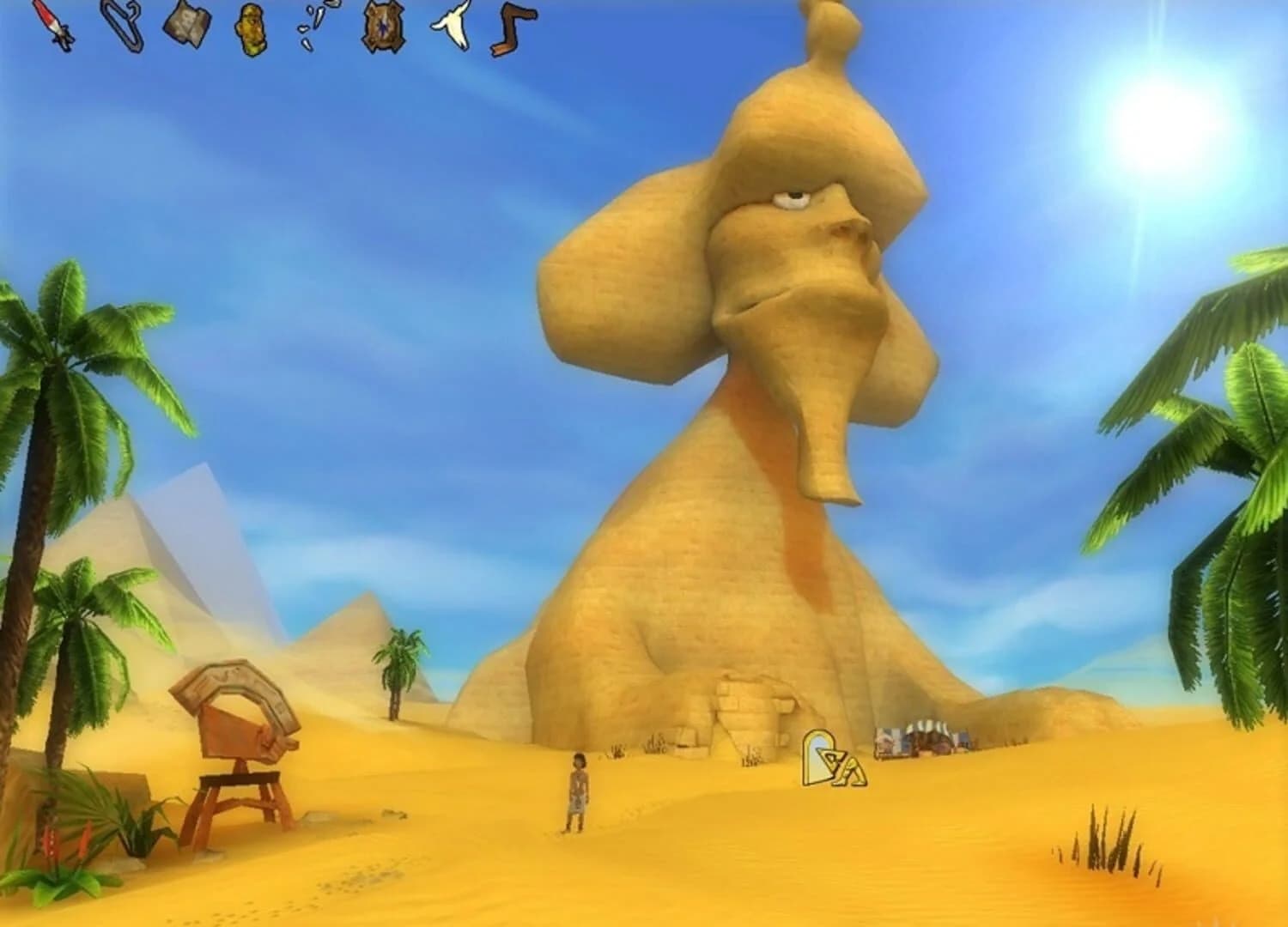Select the golden scarab amulet item
1288x927 pixels.
(x=249, y=30)
